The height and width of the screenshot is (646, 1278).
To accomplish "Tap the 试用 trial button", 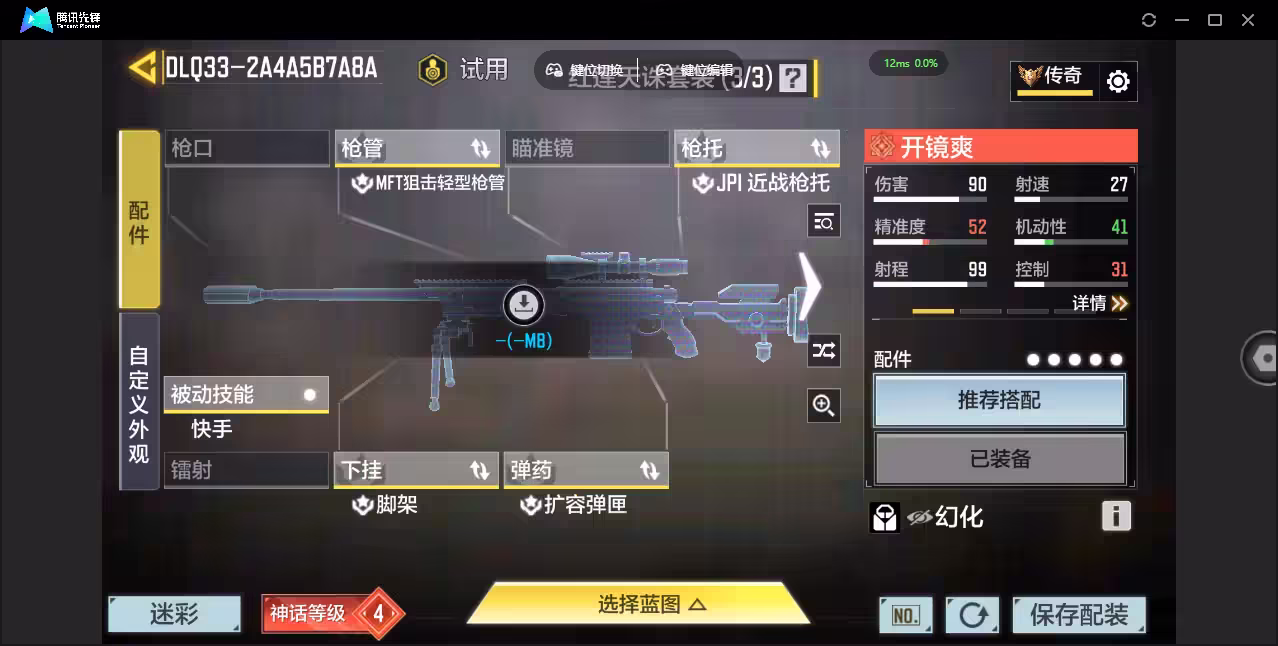I will 464,70.
